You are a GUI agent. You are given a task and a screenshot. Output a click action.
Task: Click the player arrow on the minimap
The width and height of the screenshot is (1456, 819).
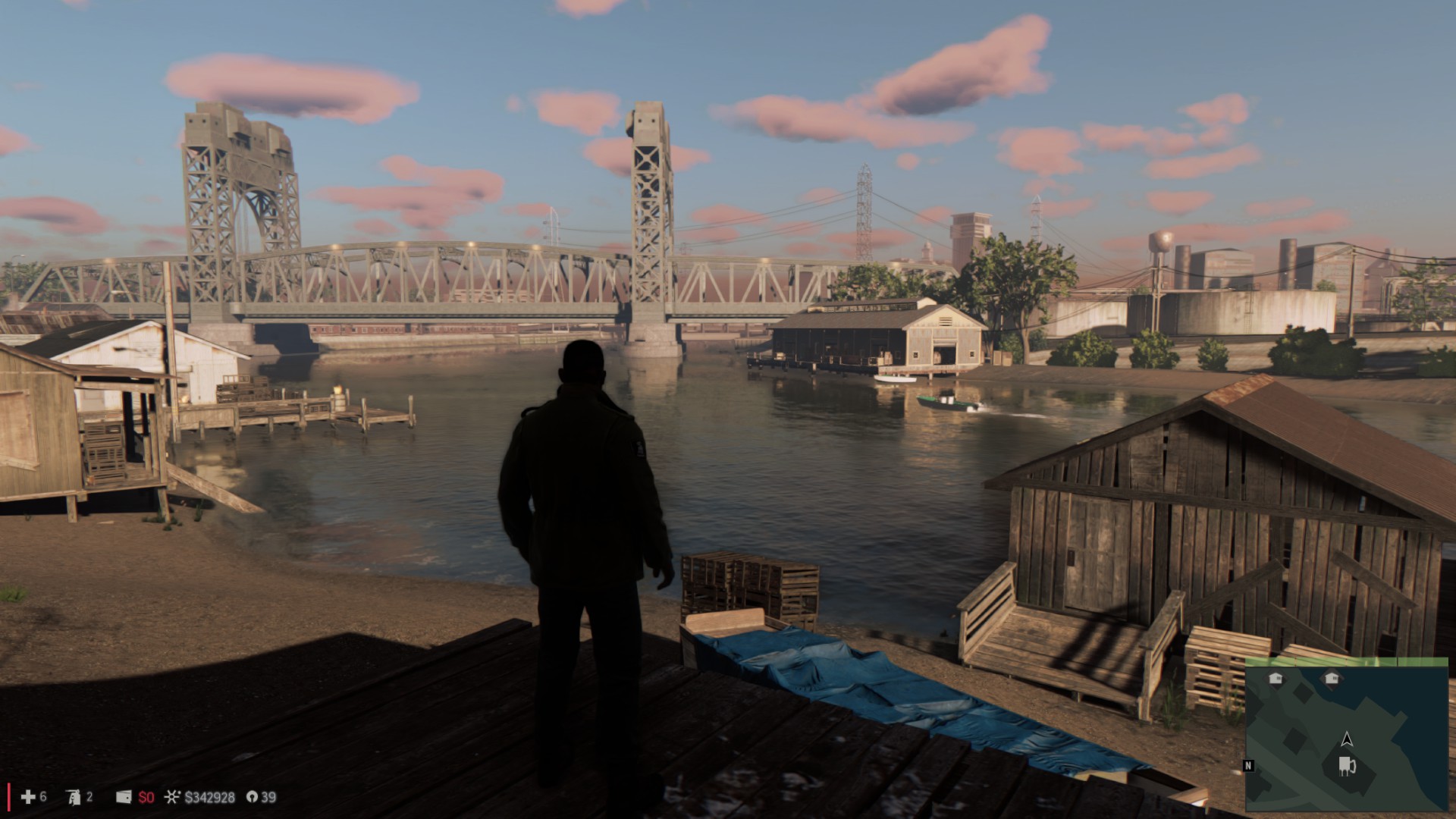[x=1347, y=739]
